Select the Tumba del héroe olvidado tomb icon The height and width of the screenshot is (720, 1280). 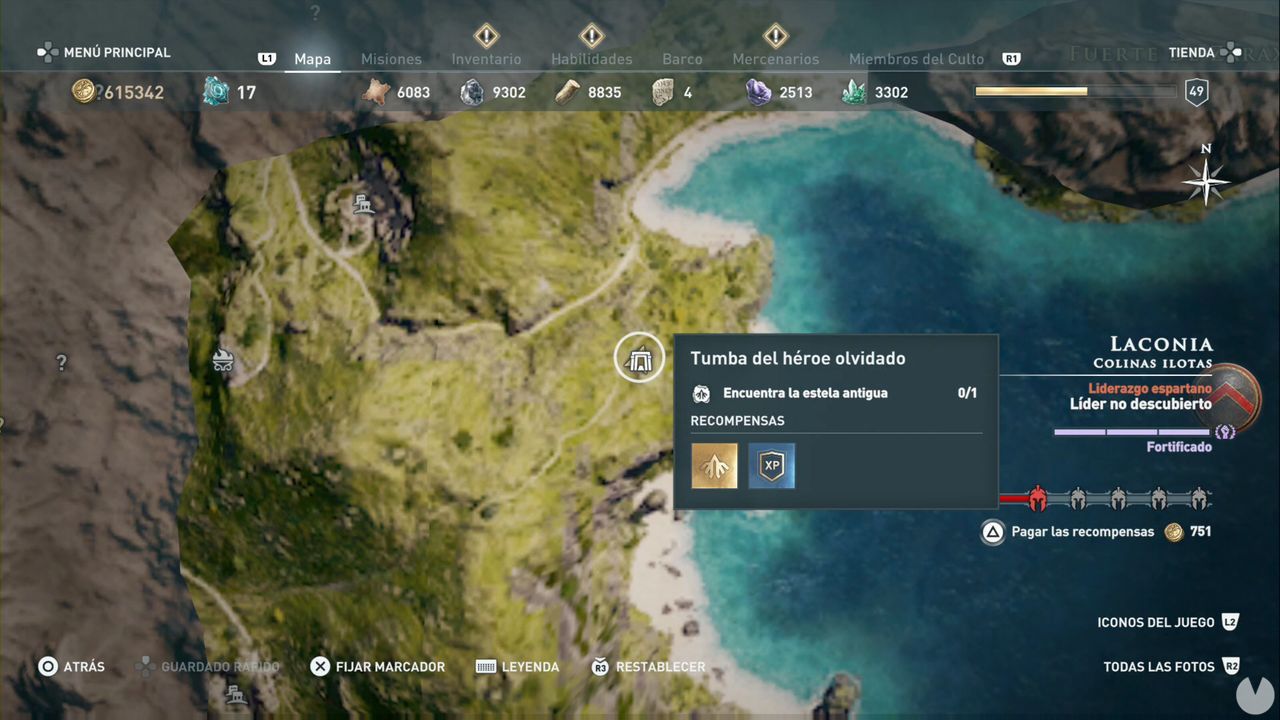[639, 357]
